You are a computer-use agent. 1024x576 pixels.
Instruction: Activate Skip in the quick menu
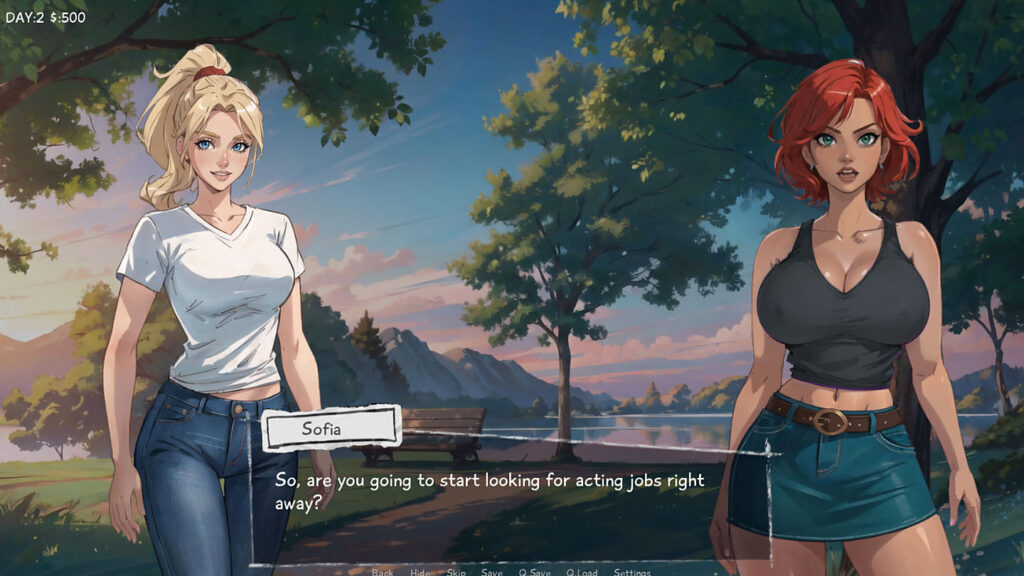pos(456,572)
